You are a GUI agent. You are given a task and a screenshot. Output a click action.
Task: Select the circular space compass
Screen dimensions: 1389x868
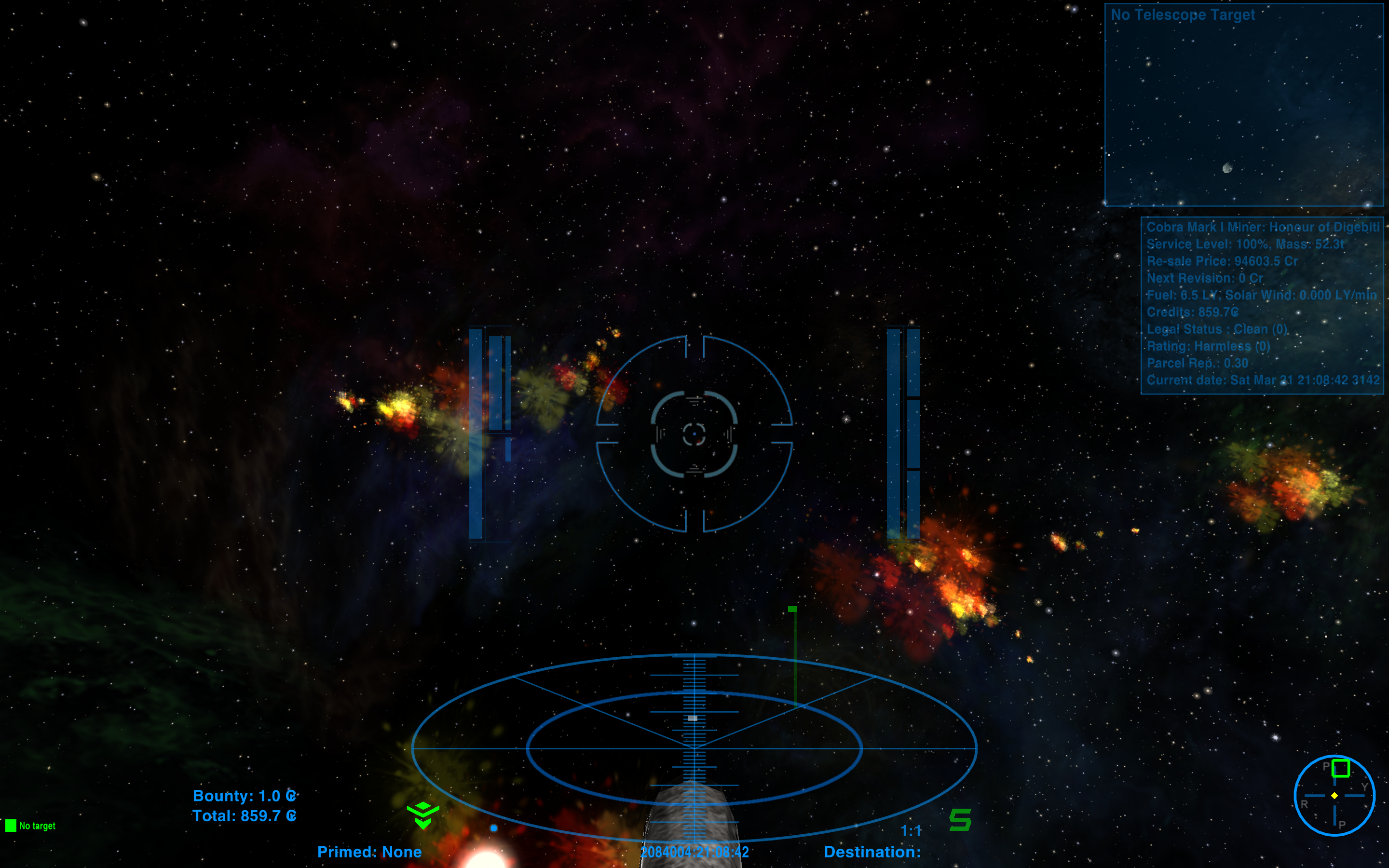(1334, 795)
